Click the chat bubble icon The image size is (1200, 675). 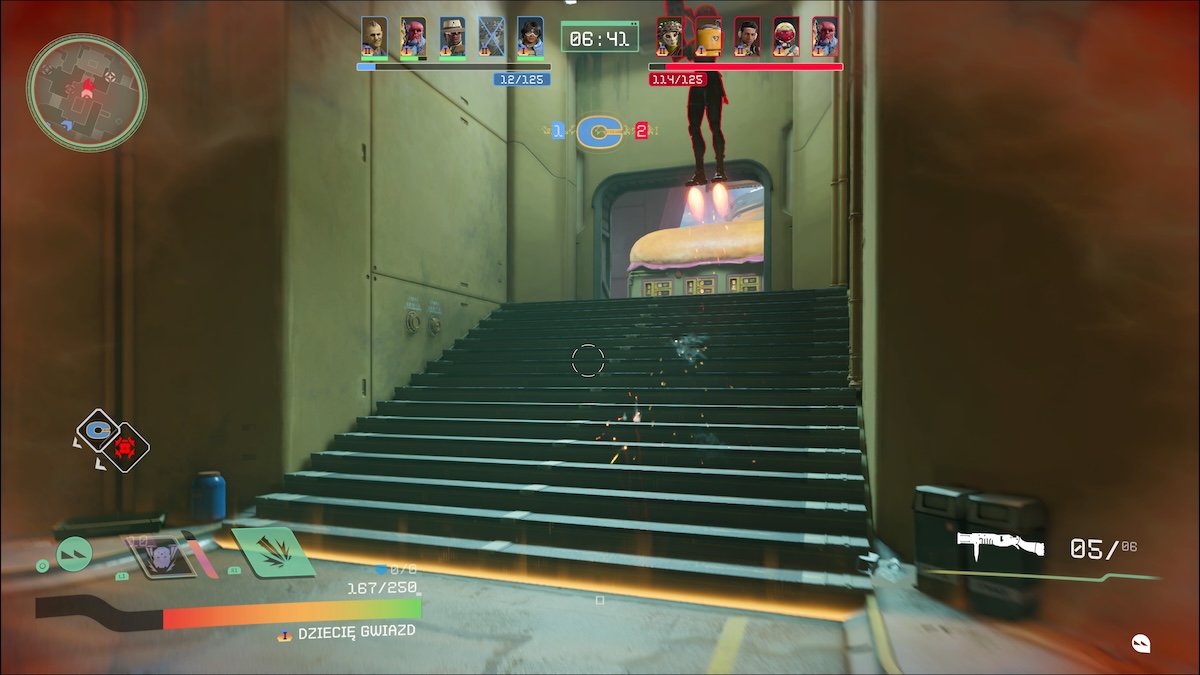[x=1141, y=643]
